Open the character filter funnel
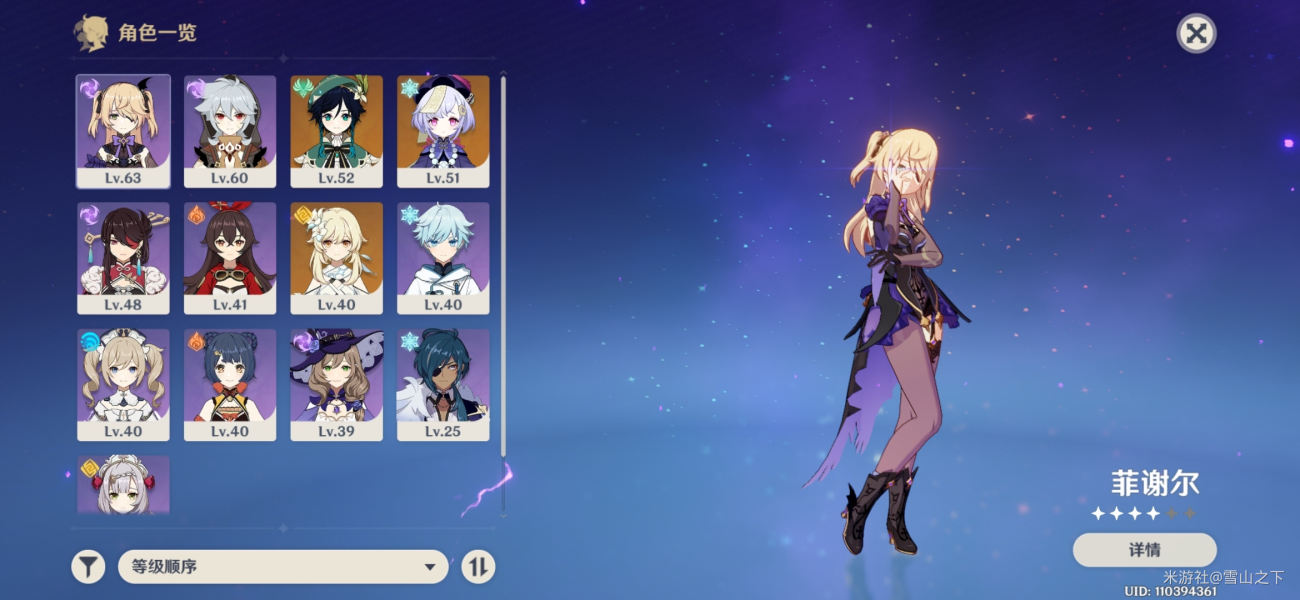This screenshot has height=600, width=1300. click(88, 567)
